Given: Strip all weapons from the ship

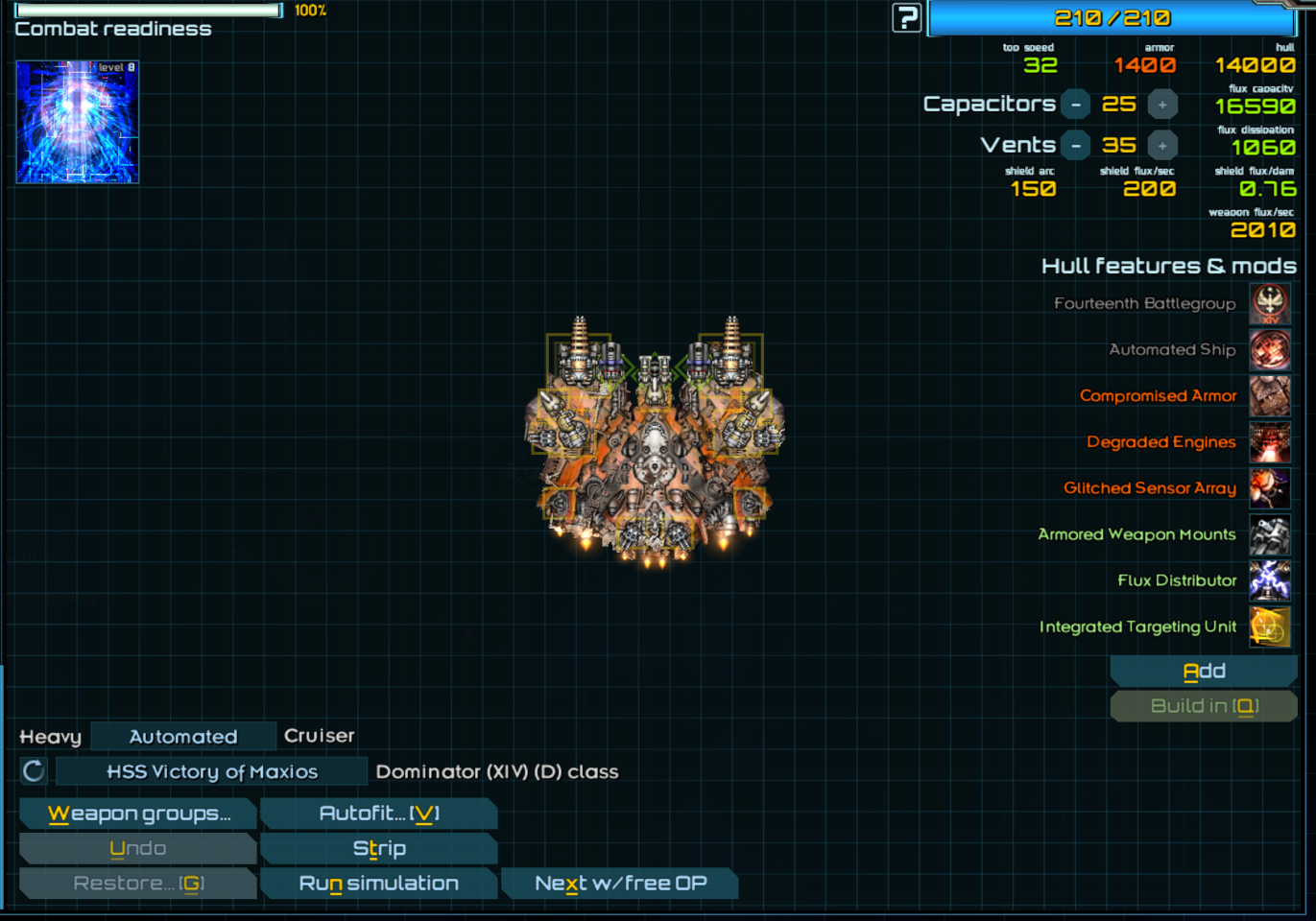Looking at the screenshot, I should (378, 849).
